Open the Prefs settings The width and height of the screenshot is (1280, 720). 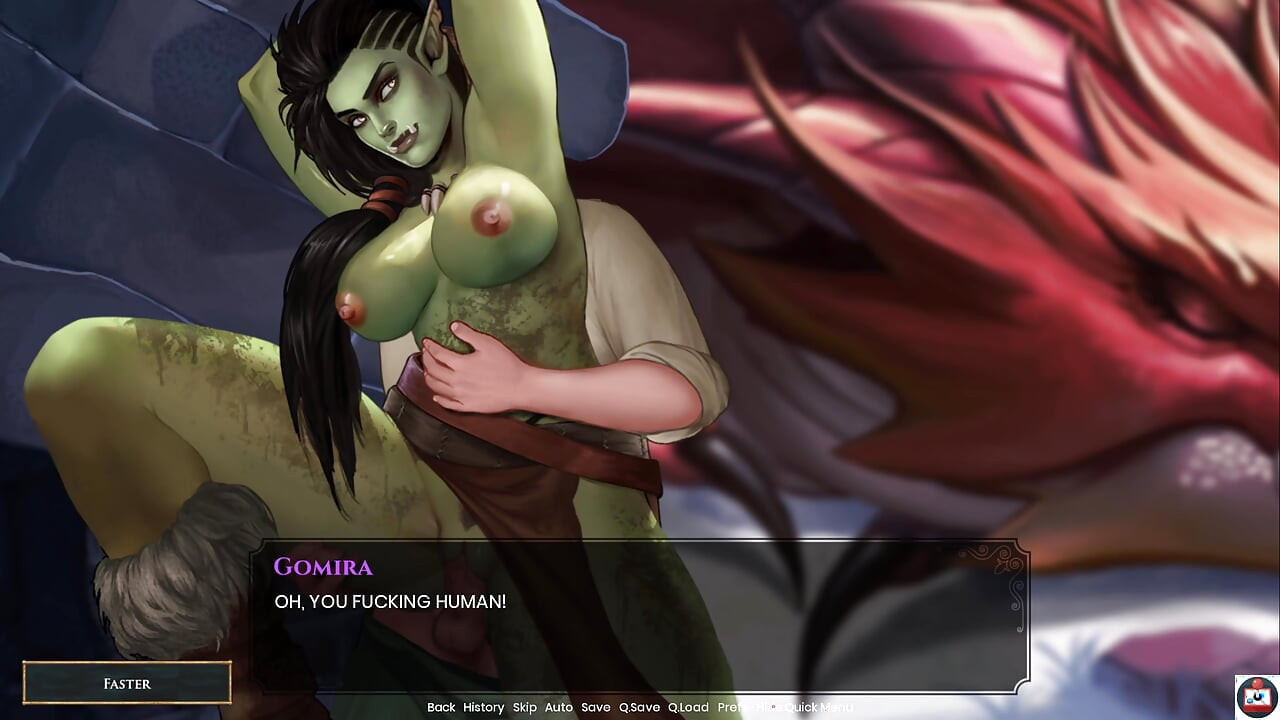(731, 707)
